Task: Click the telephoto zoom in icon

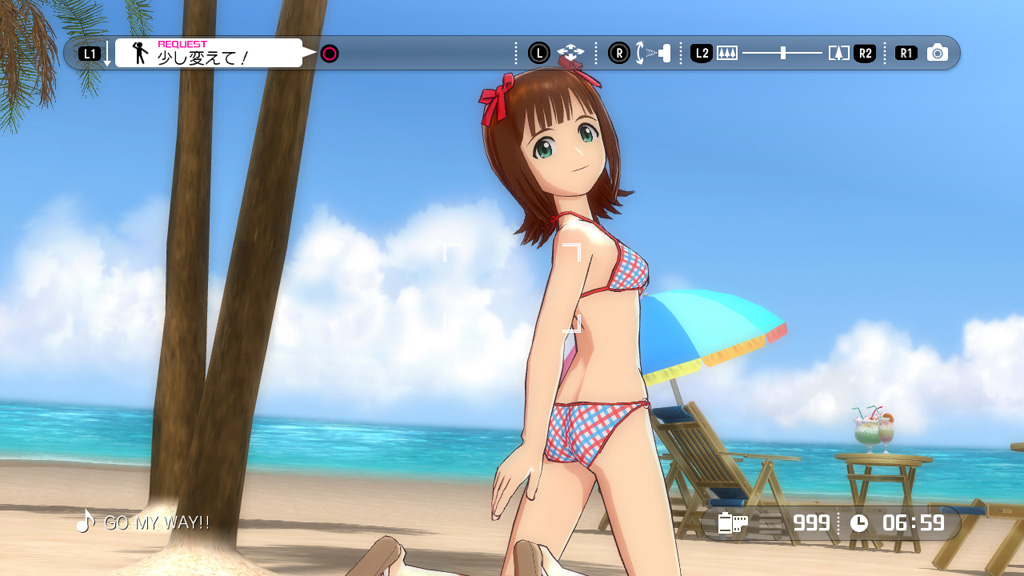Action: (839, 53)
